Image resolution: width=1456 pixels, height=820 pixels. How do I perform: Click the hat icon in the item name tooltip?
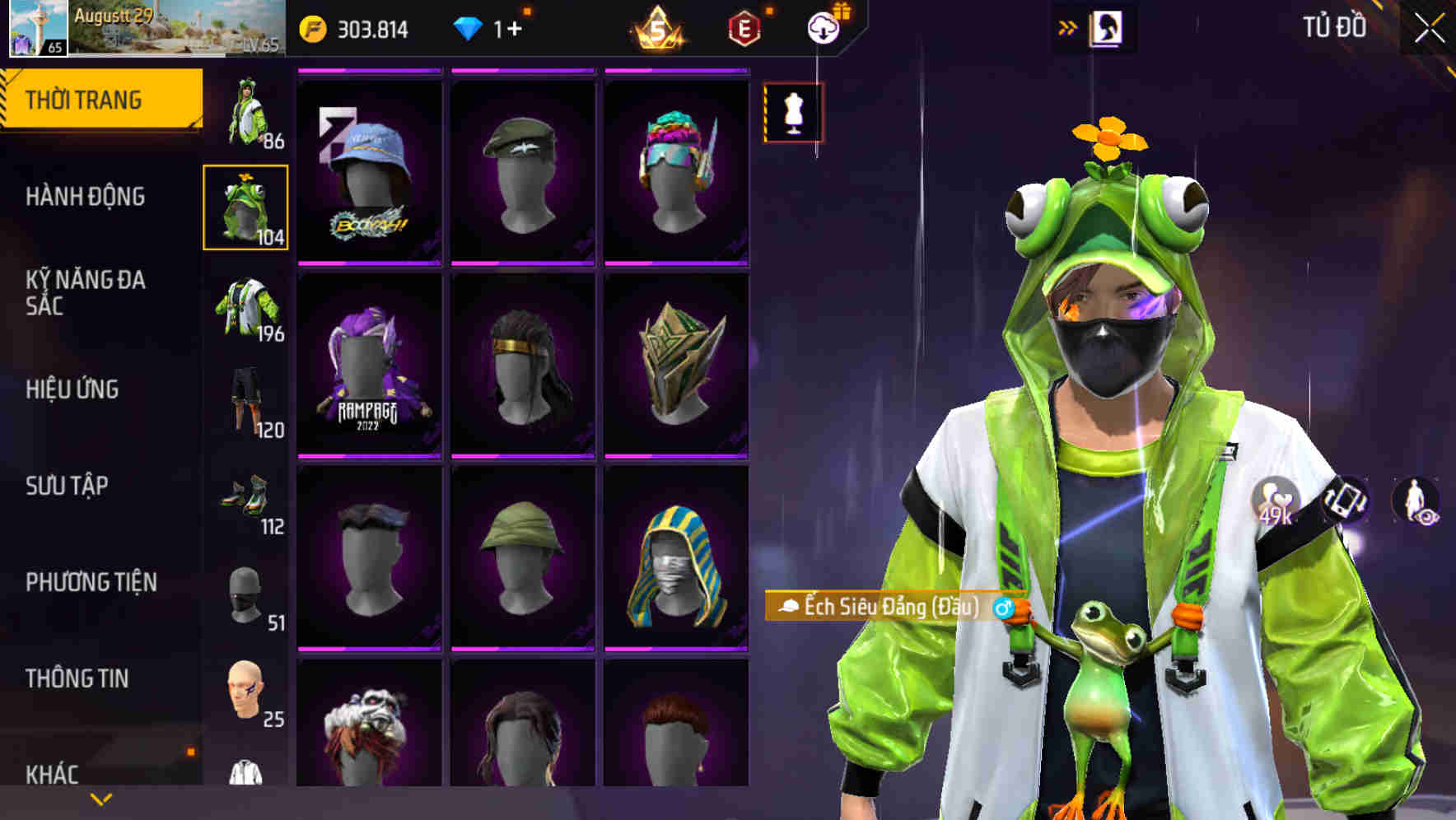(x=787, y=607)
